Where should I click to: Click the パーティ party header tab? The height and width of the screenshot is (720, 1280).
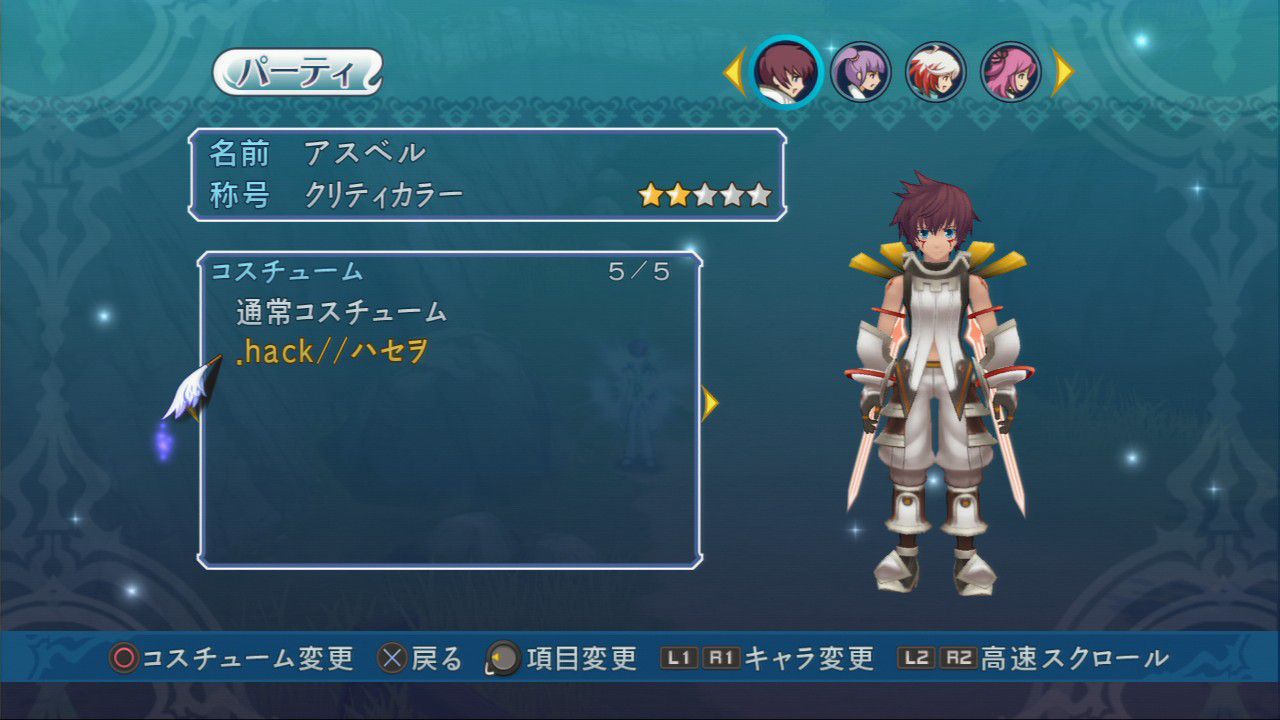(298, 72)
